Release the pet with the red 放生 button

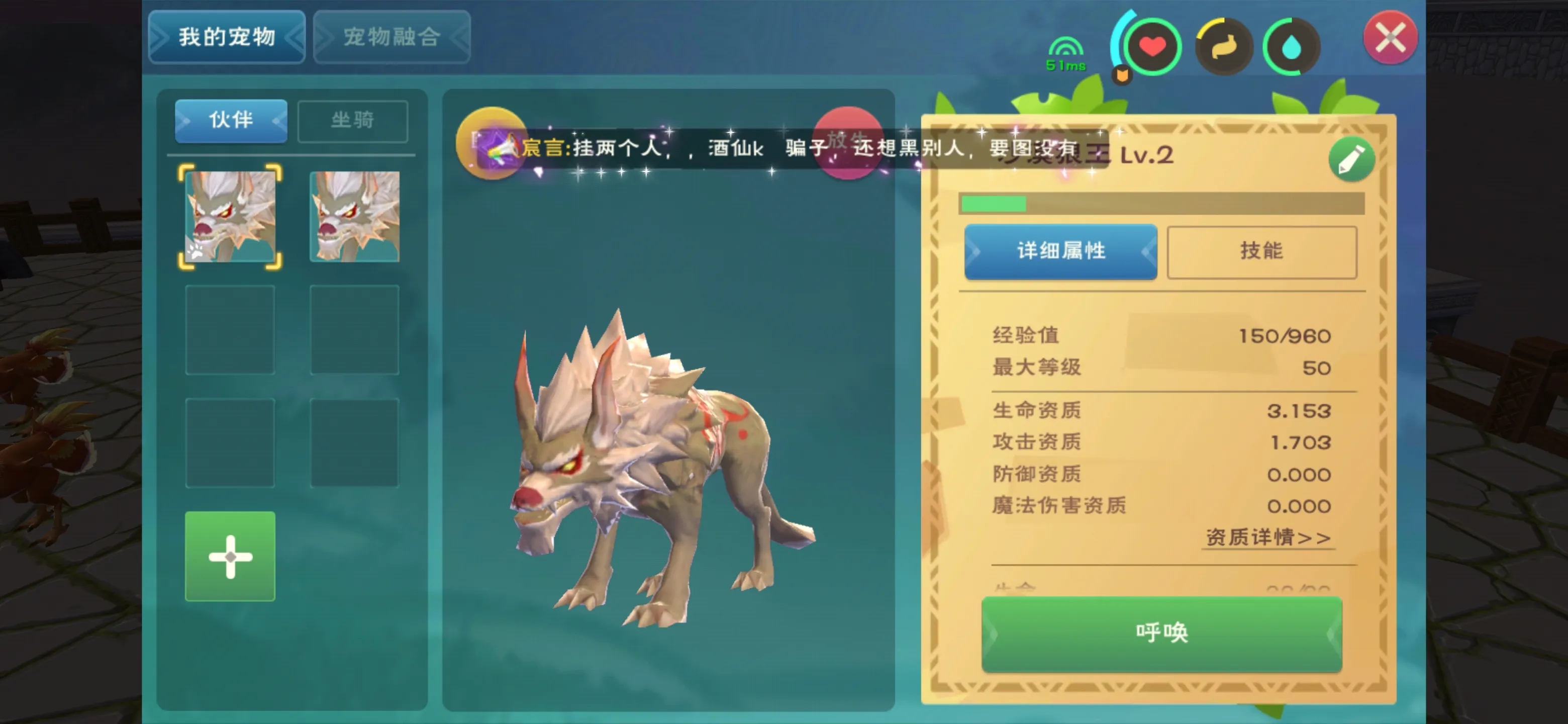[847, 142]
